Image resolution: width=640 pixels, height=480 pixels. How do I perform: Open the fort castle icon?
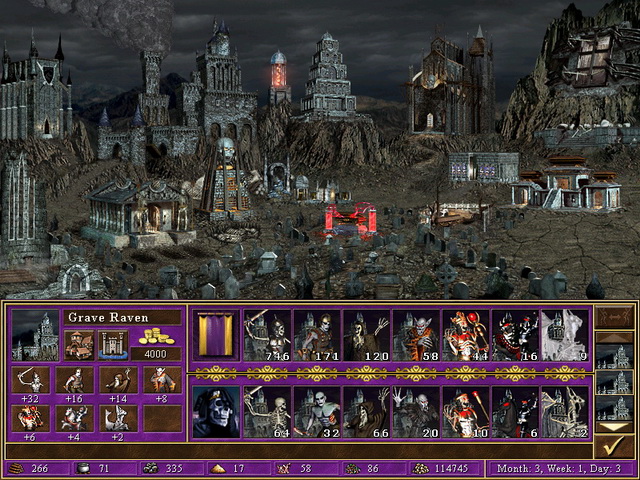(112, 344)
